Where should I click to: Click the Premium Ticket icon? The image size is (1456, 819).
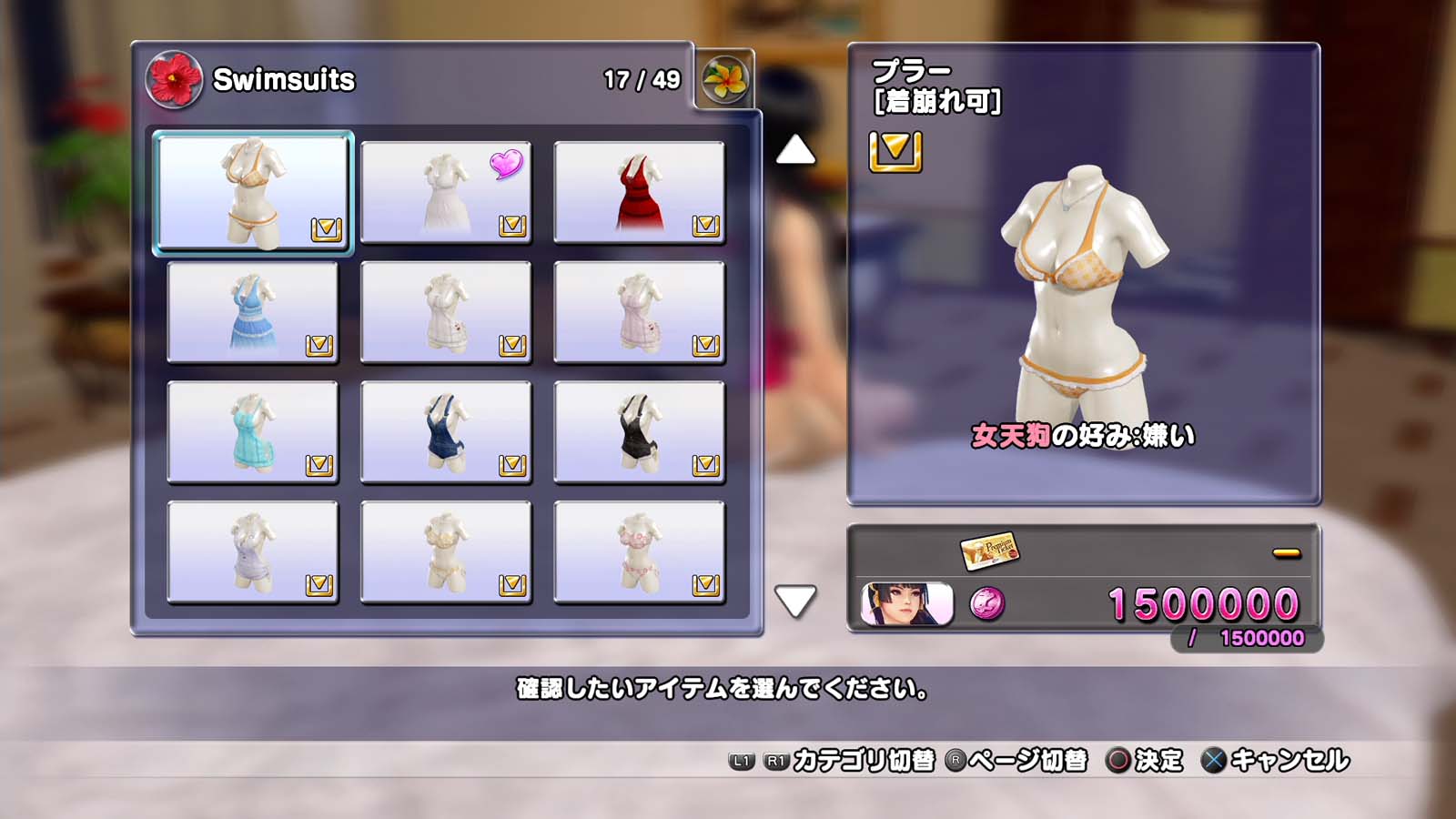[x=989, y=551]
